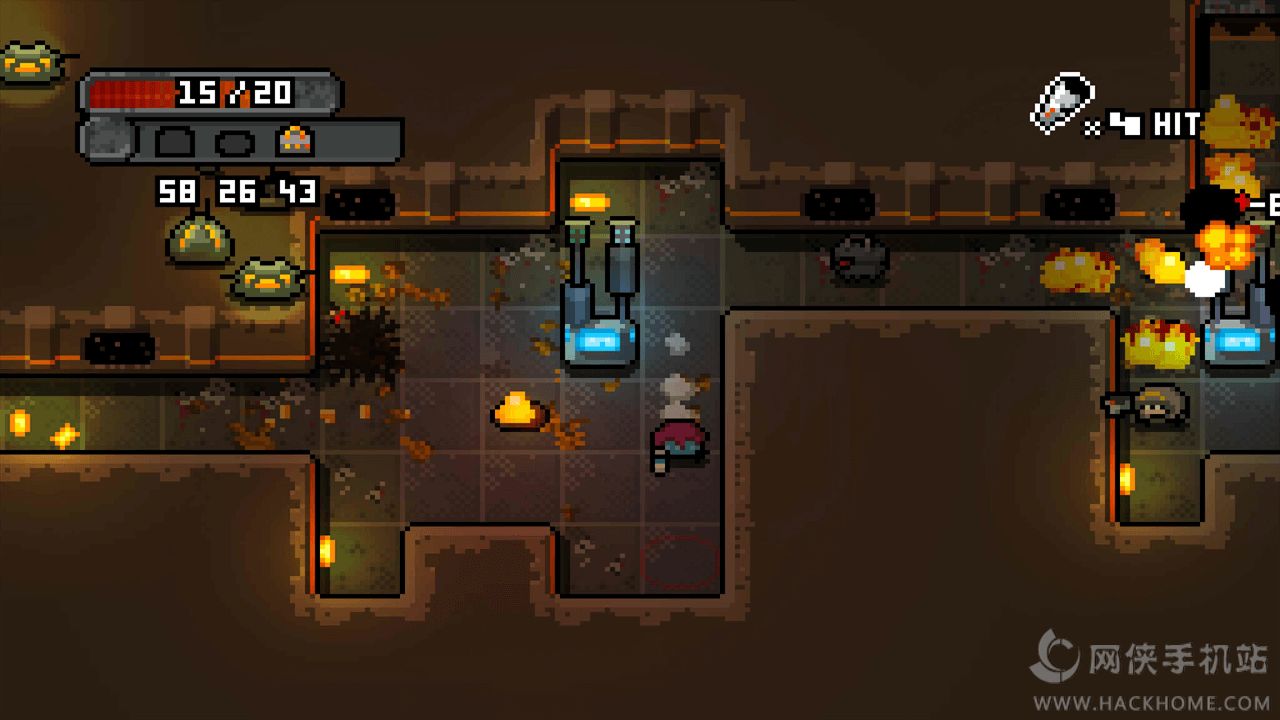Click the first empty inventory slot
Image resolution: width=1280 pixels, height=720 pixels.
(173, 140)
